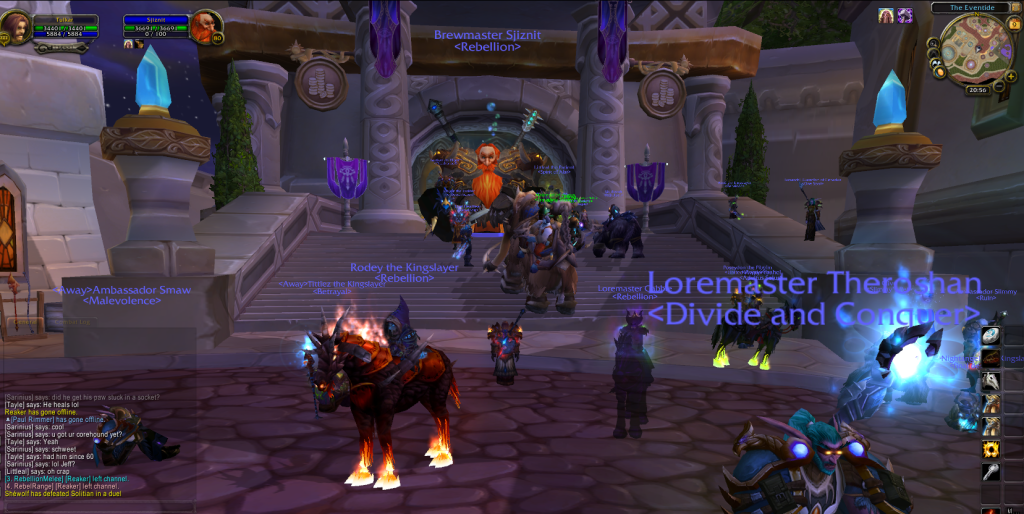The height and width of the screenshot is (514, 1024).
Task: Cast the golden sunburst ability
Action: click(x=991, y=448)
